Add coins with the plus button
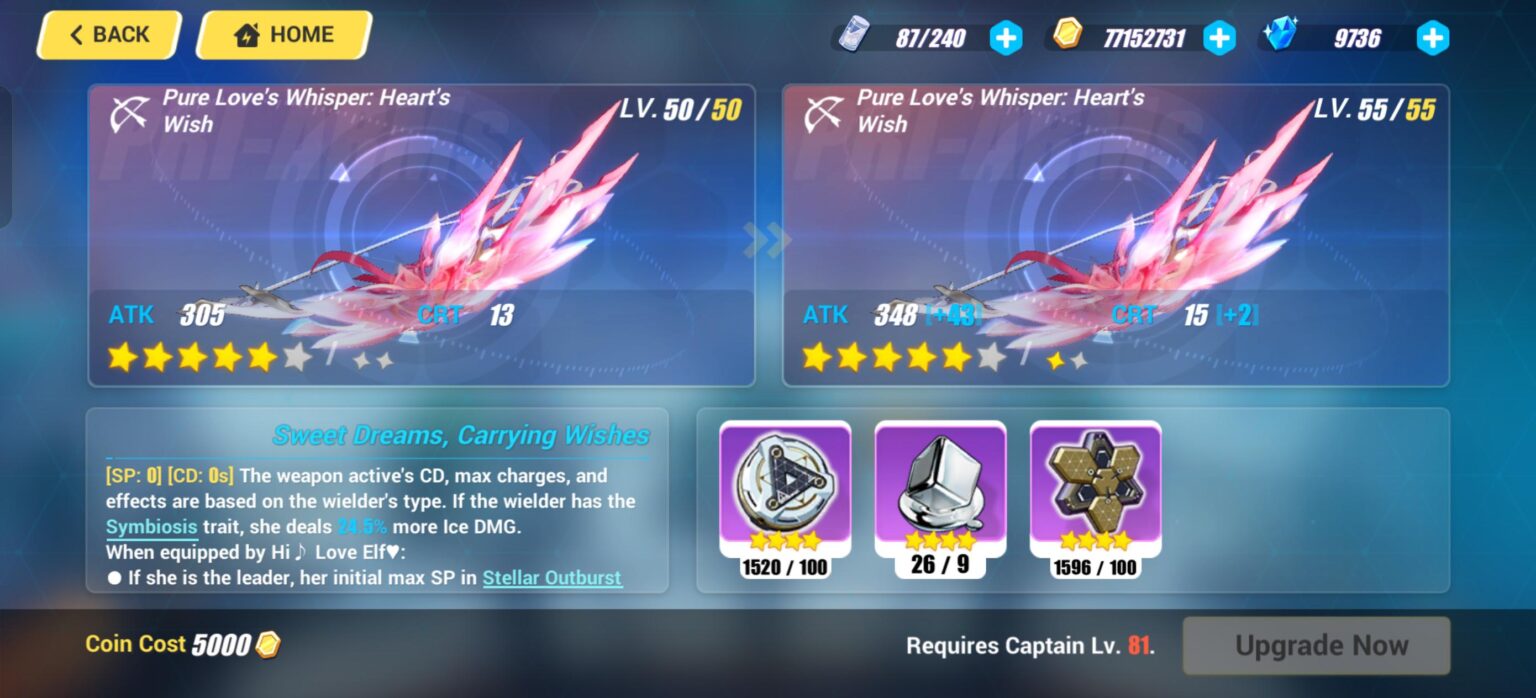 [1218, 38]
